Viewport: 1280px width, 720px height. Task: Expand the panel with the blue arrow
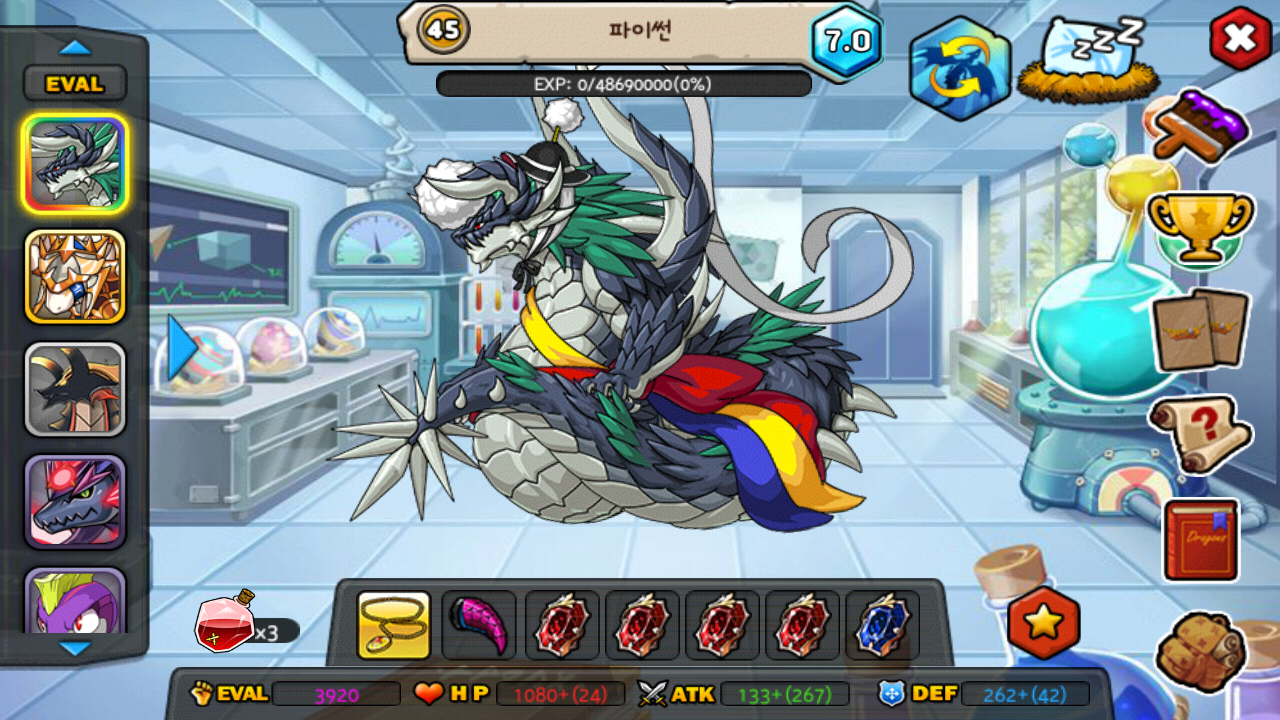click(181, 347)
